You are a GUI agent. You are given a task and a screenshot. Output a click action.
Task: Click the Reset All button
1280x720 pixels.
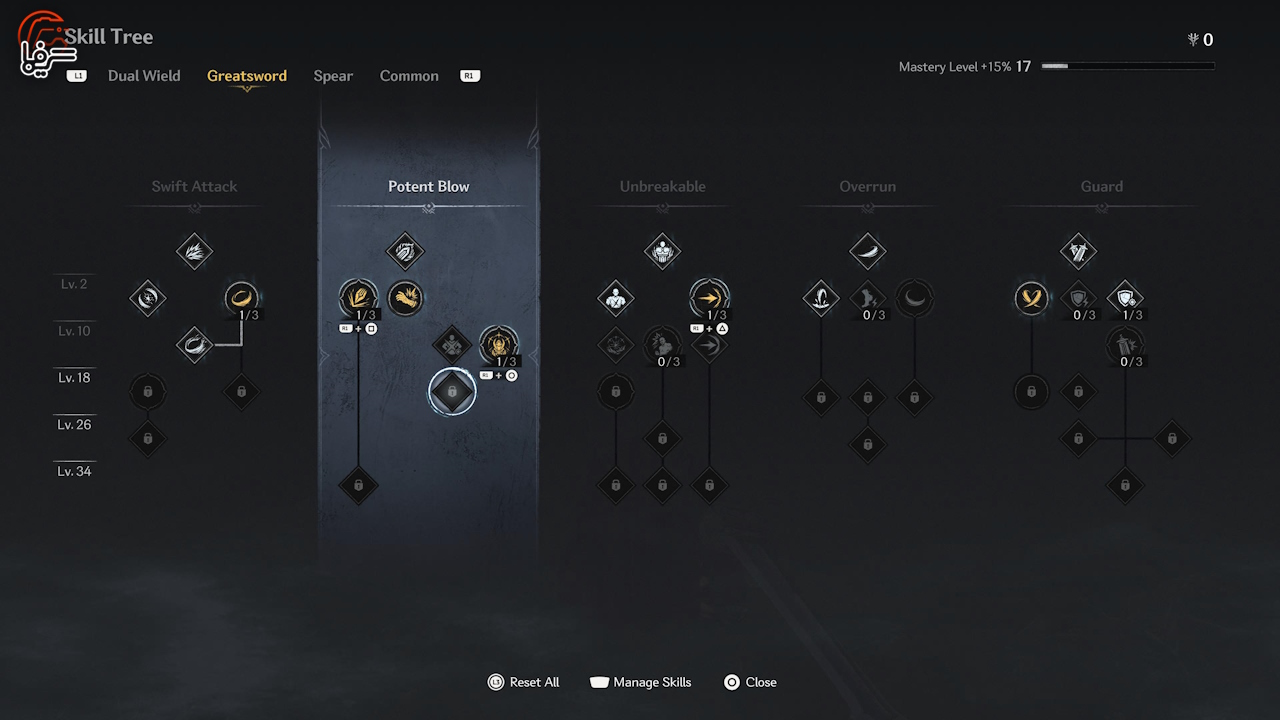coord(524,682)
